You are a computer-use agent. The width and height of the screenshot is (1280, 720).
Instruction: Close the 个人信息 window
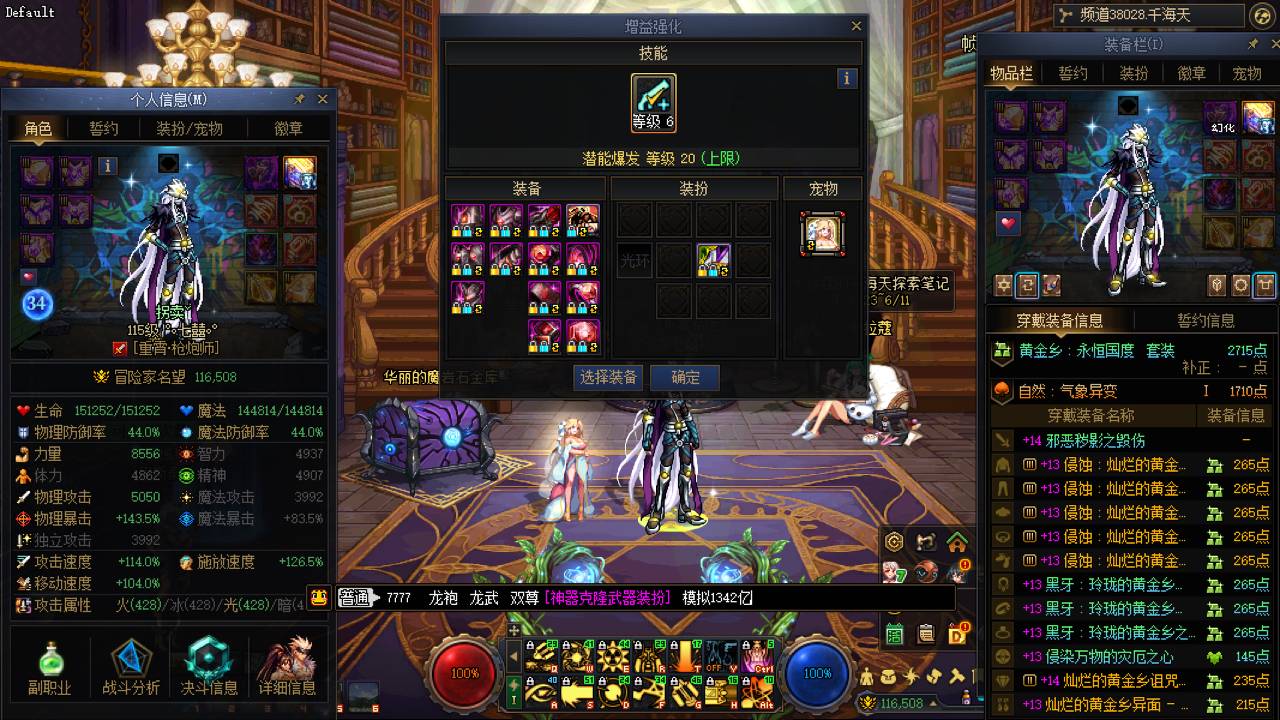click(x=322, y=99)
